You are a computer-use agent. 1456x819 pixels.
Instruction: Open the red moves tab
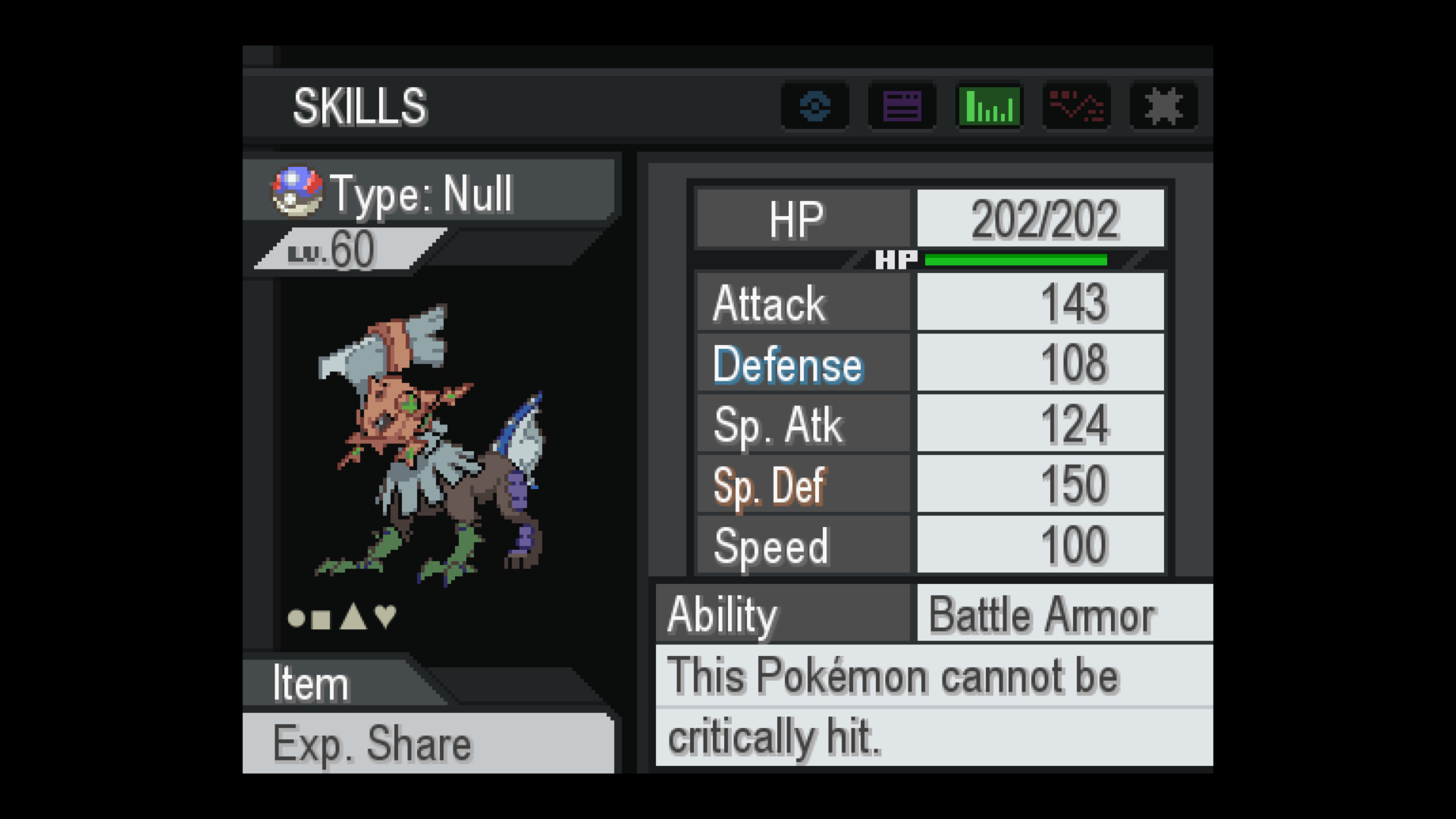tap(1077, 106)
